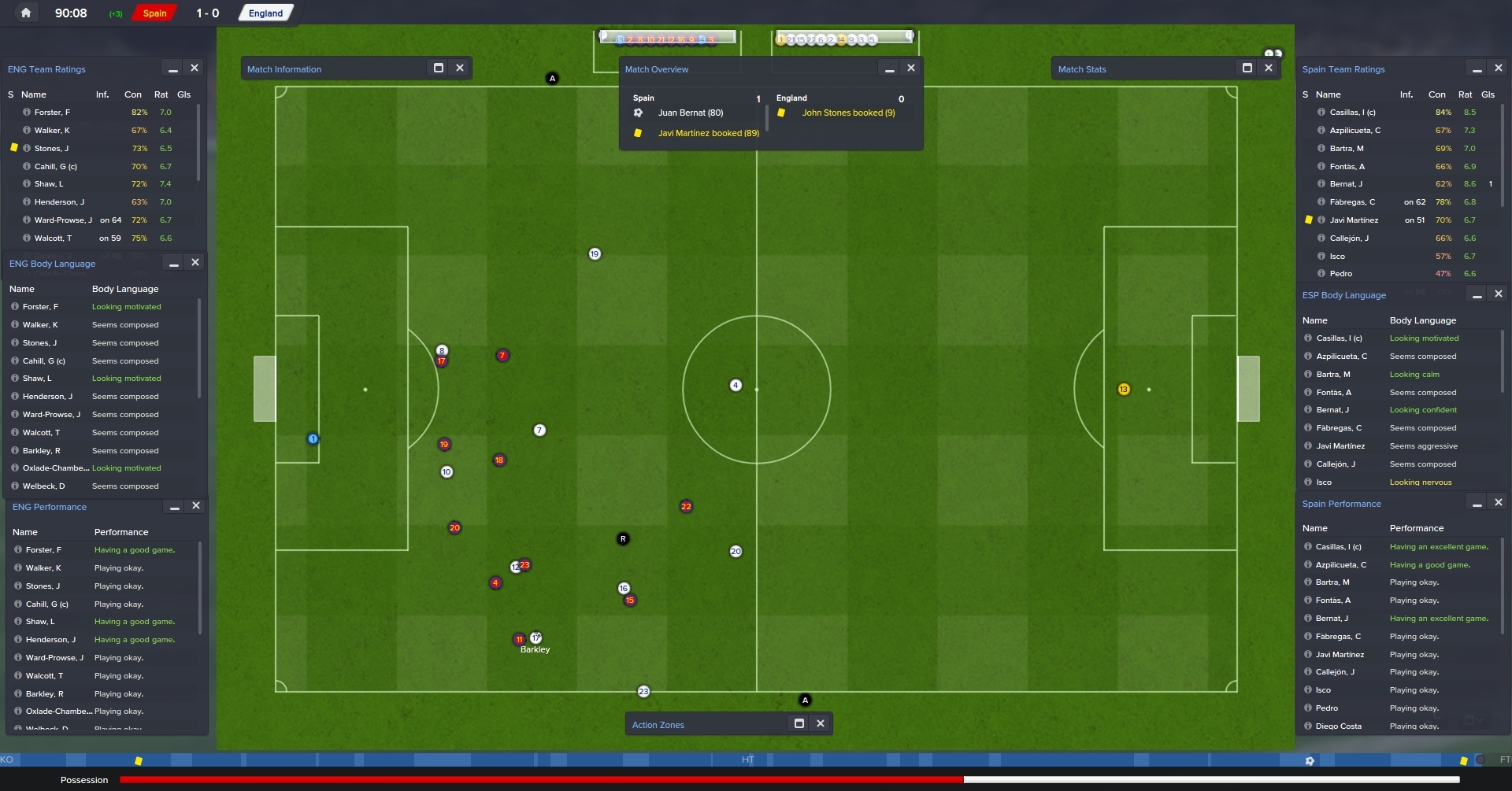The height and width of the screenshot is (791, 1512).
Task: Close the Match Overview panel
Action: point(911,68)
